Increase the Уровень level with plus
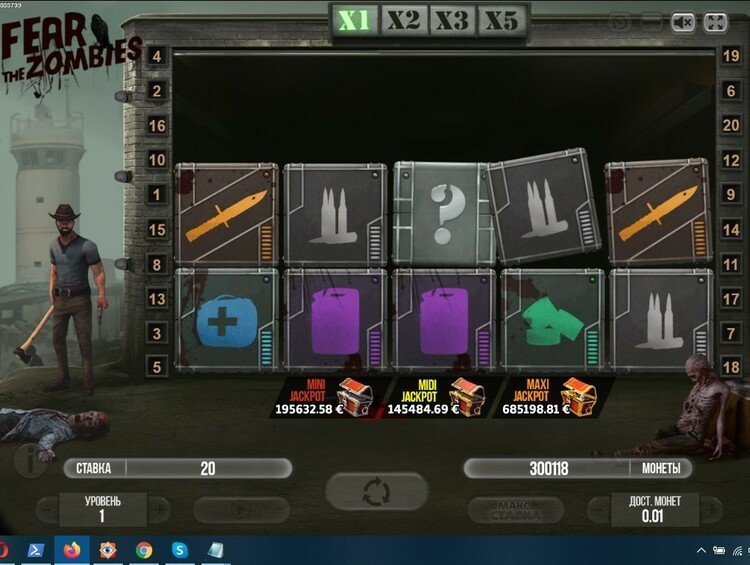750x565 pixels. (159, 508)
